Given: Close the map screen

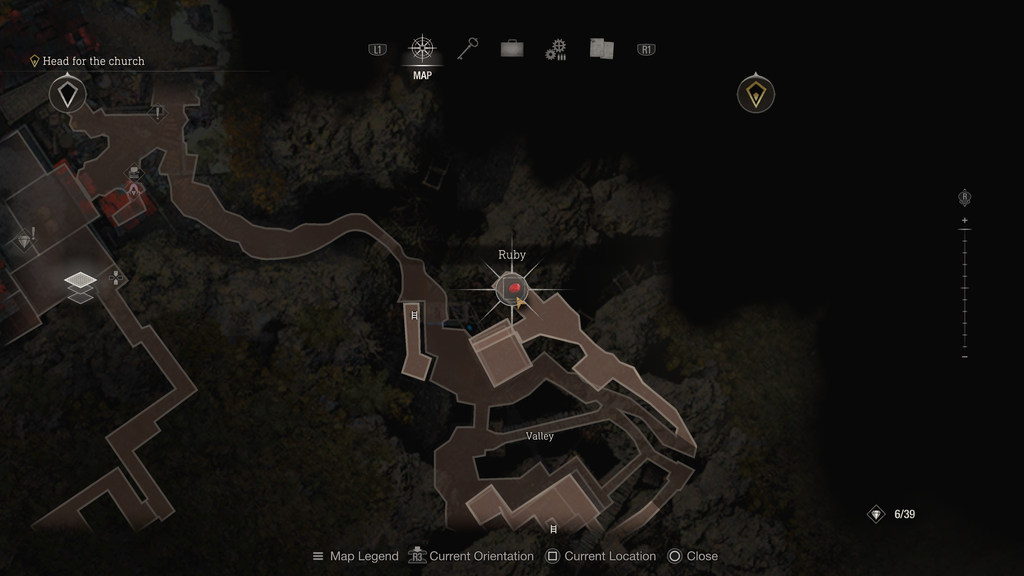Looking at the screenshot, I should [x=692, y=556].
